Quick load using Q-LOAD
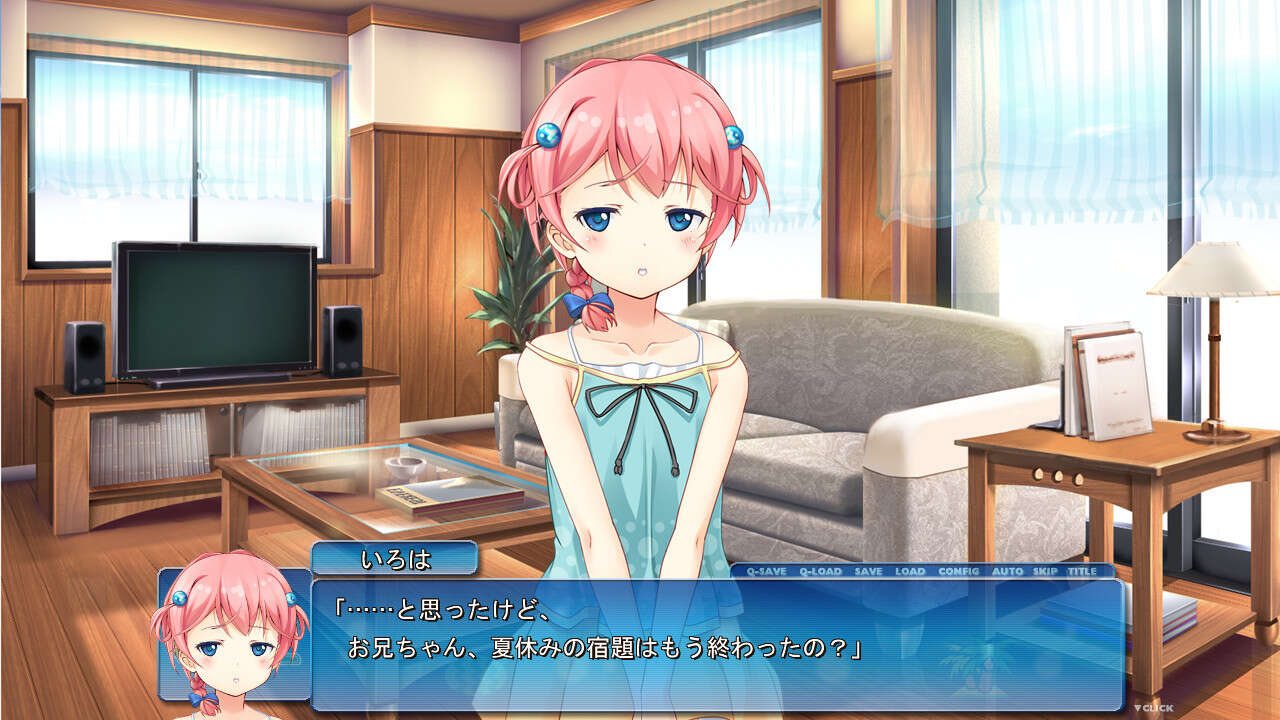Viewport: 1280px width, 720px height. pyautogui.click(x=820, y=571)
